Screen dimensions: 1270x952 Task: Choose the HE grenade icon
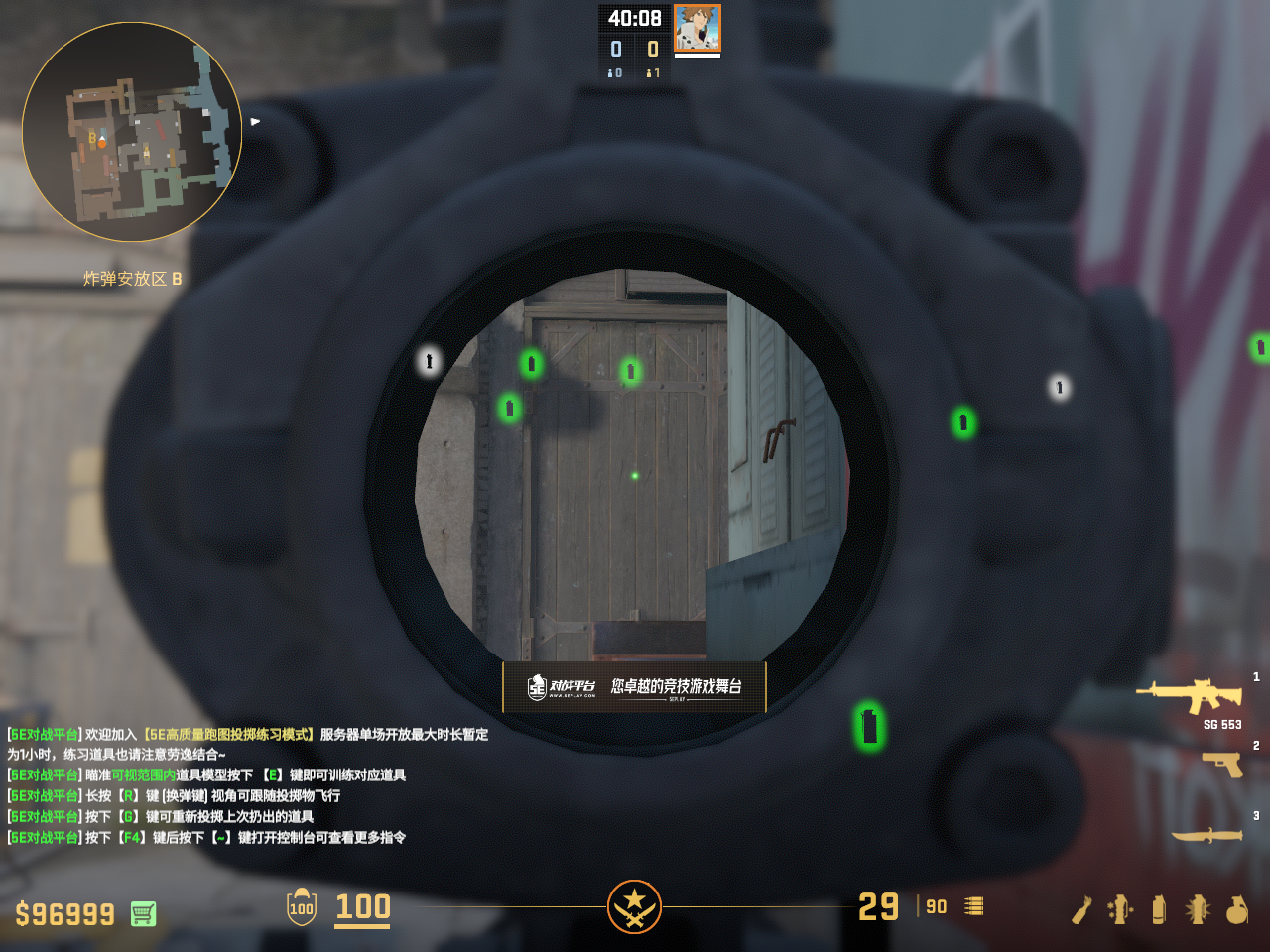click(1236, 909)
